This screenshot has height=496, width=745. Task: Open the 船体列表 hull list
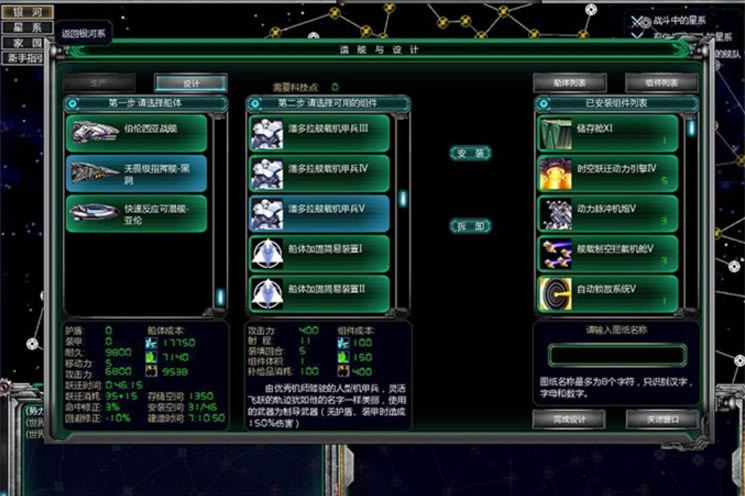[x=569, y=82]
